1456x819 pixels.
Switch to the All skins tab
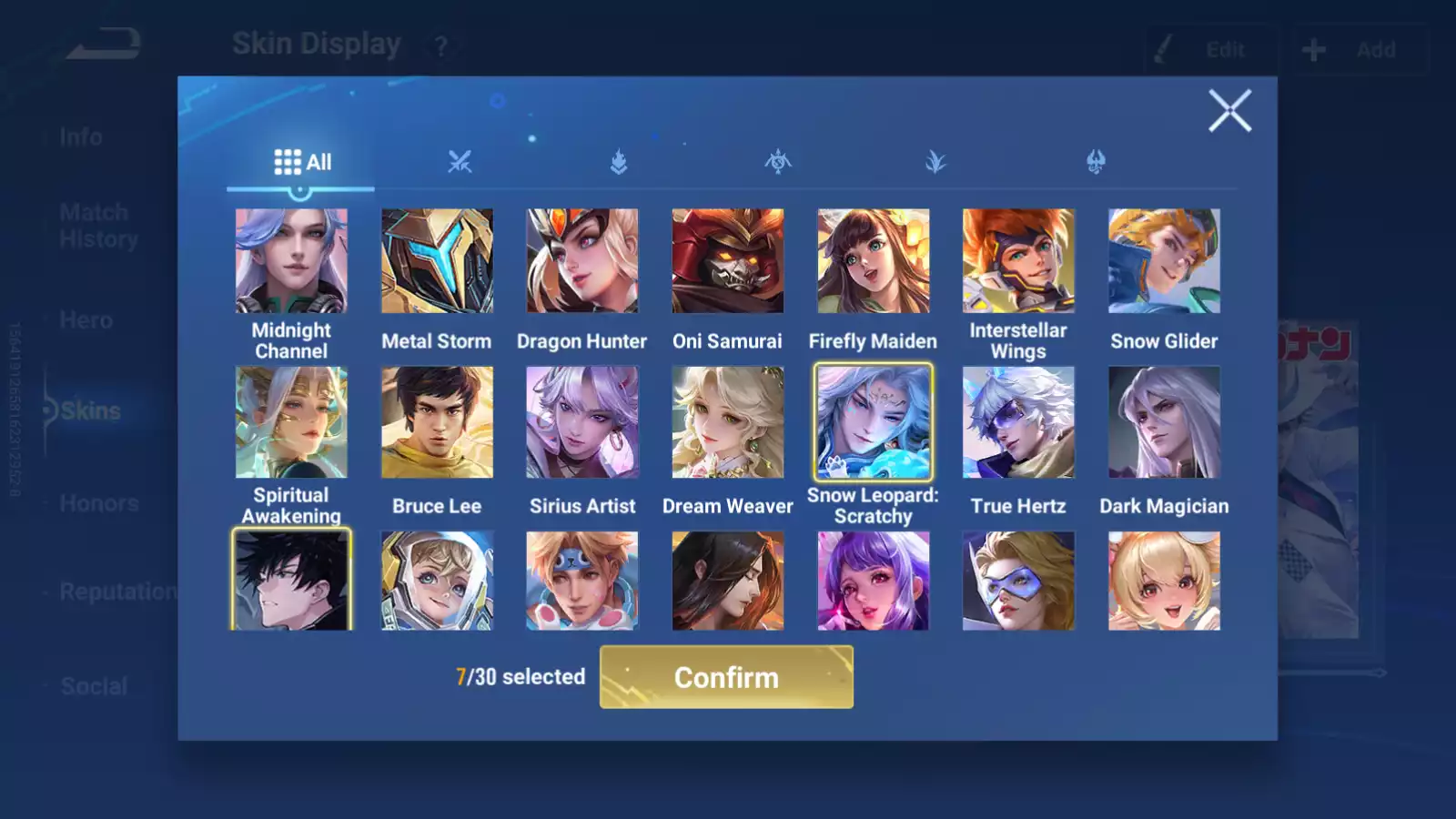302,162
